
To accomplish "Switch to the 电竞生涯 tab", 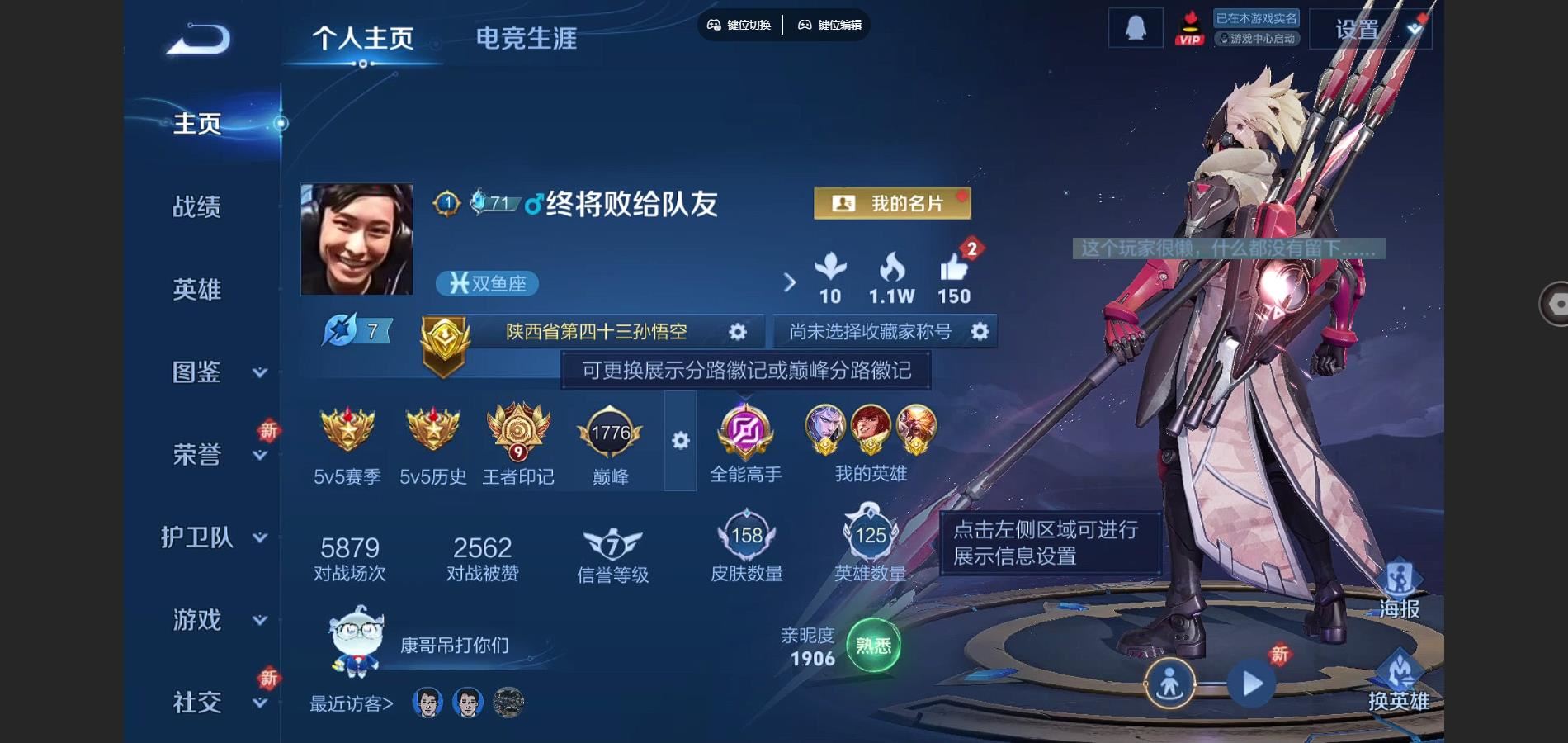I will pos(526,38).
